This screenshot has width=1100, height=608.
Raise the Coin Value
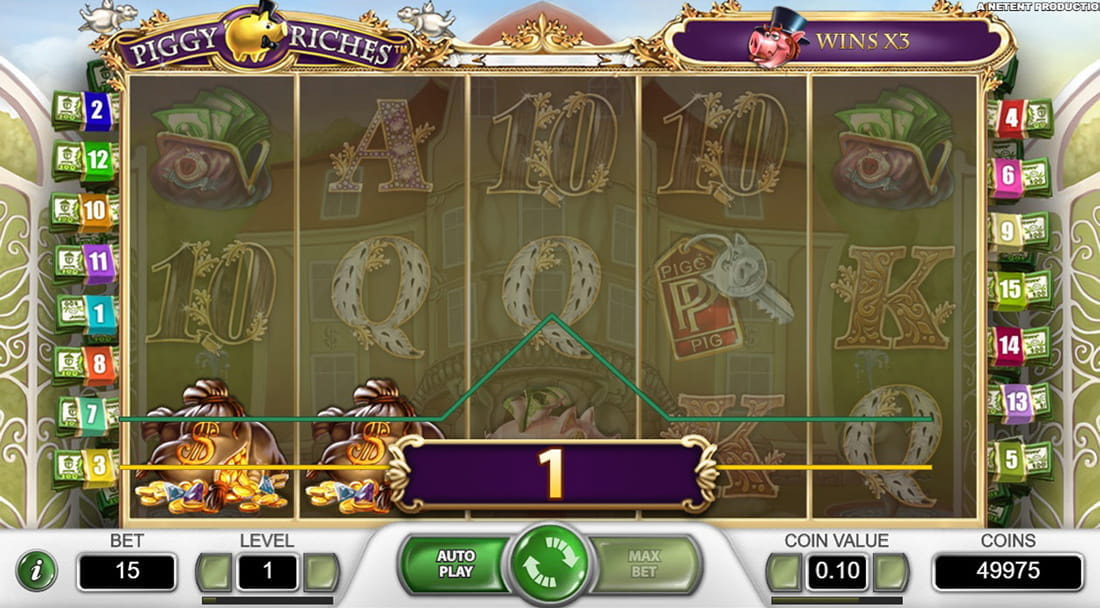point(891,572)
